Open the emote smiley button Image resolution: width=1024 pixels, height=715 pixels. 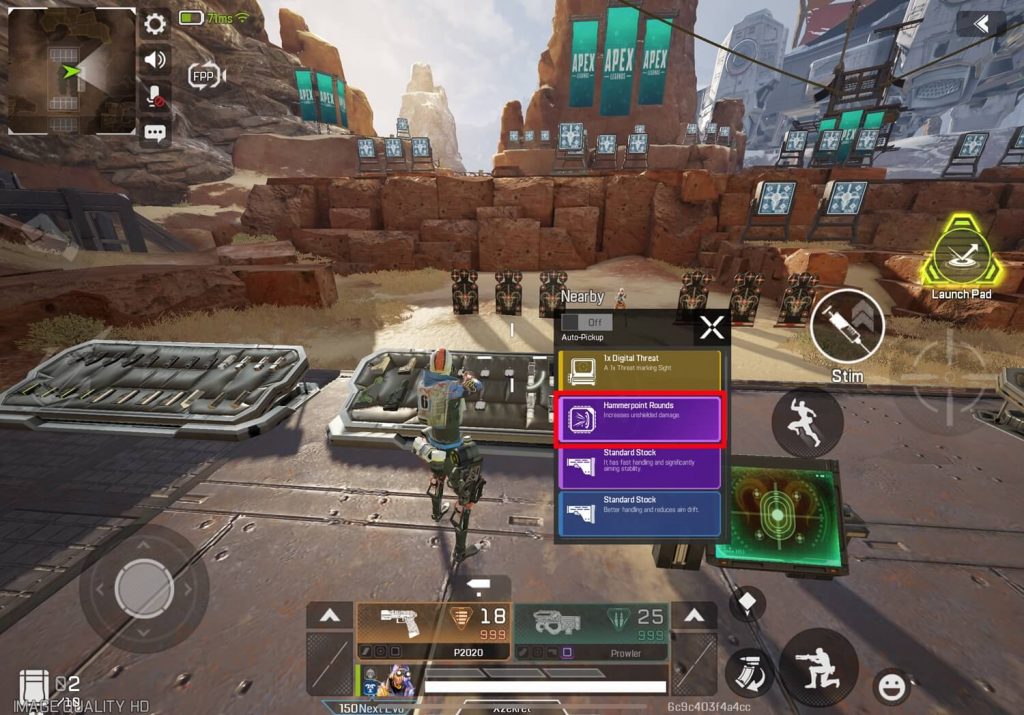(x=890, y=686)
